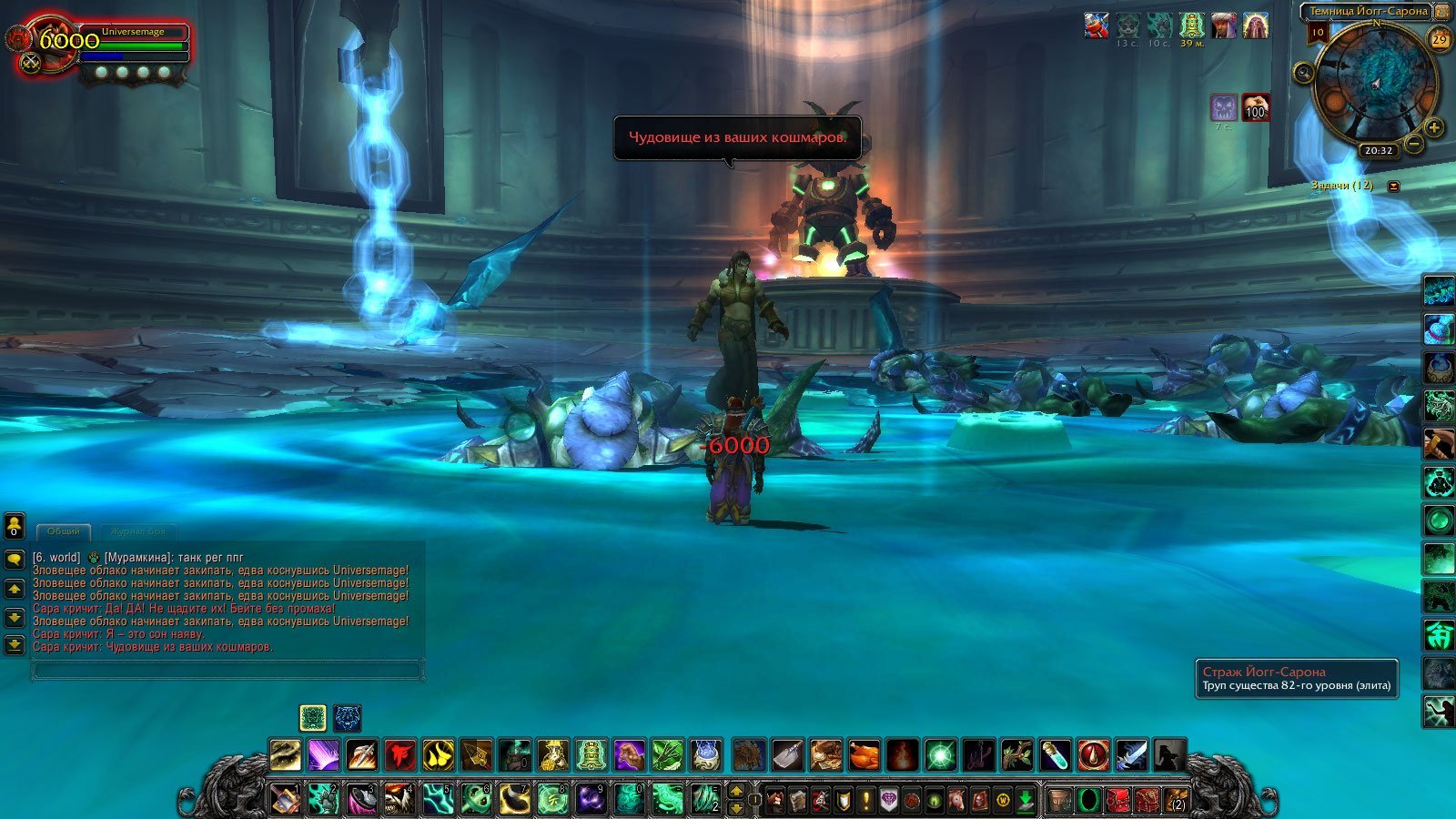Click the green bell buff icon
Screen dimensions: 1456x819
pyautogui.click(x=1191, y=25)
